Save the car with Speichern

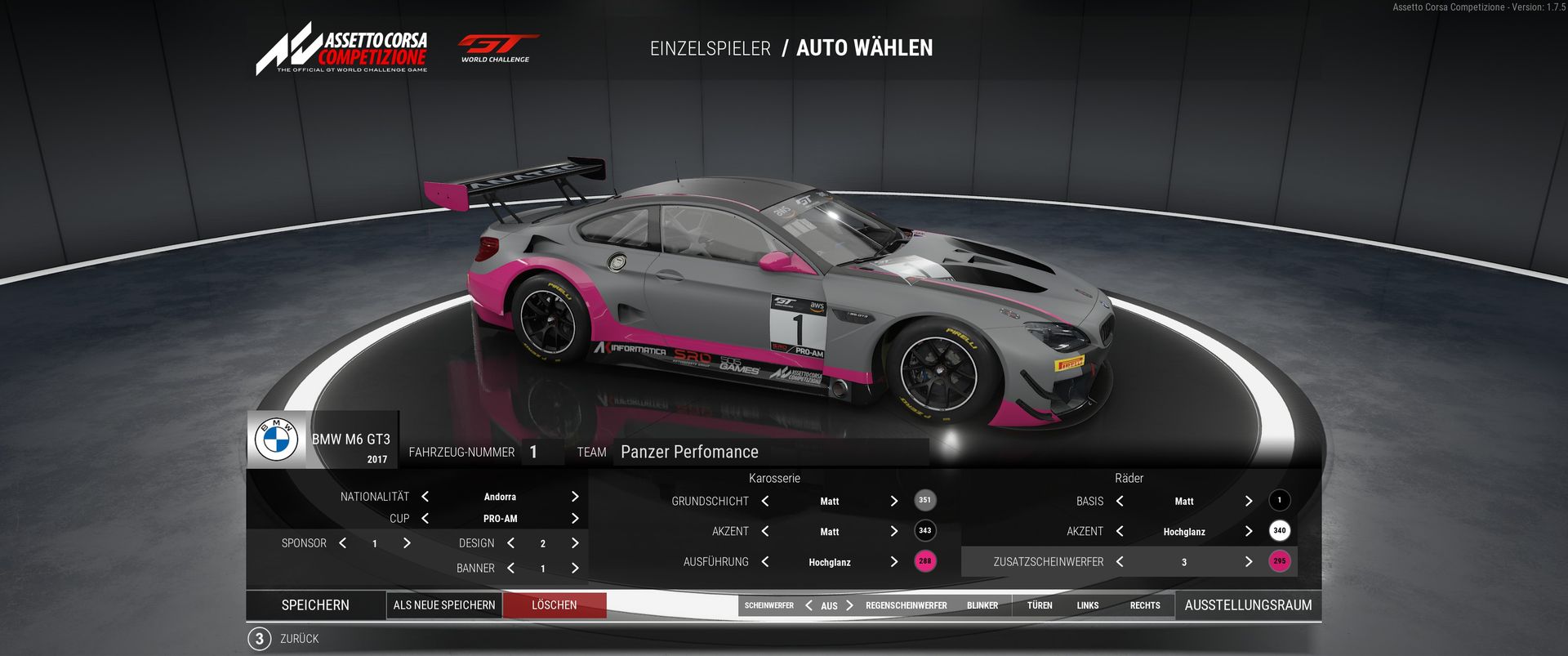coord(315,605)
